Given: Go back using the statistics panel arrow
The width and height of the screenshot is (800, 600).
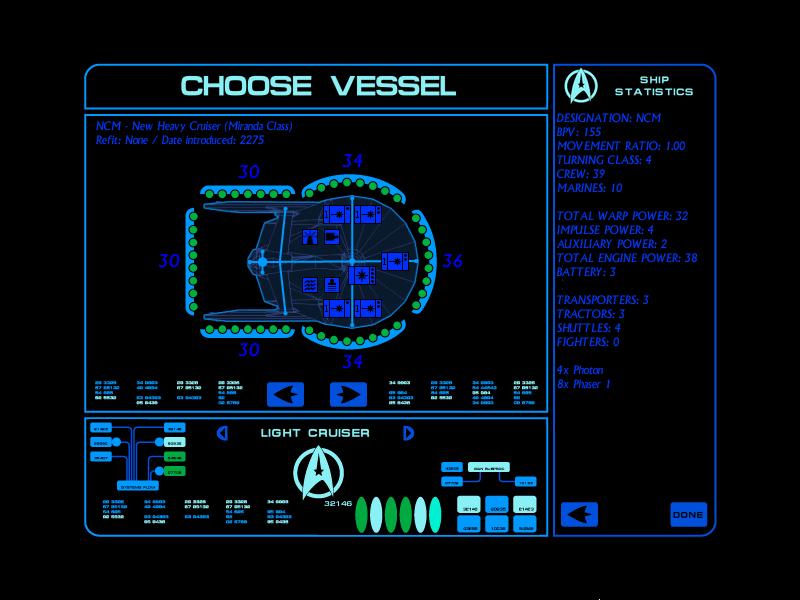Looking at the screenshot, I should pyautogui.click(x=579, y=515).
